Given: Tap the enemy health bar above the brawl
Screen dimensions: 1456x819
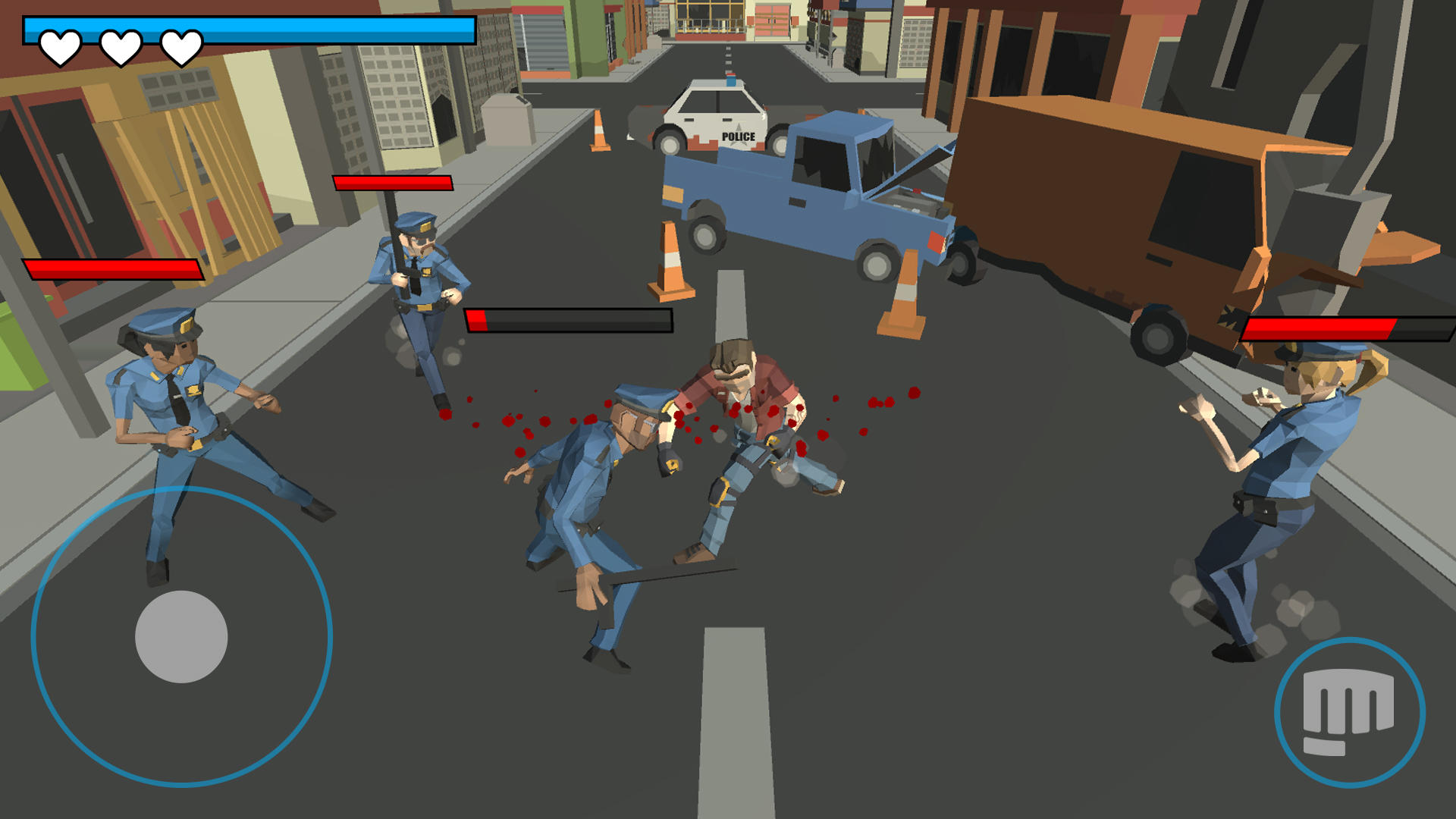Looking at the screenshot, I should click(x=569, y=320).
